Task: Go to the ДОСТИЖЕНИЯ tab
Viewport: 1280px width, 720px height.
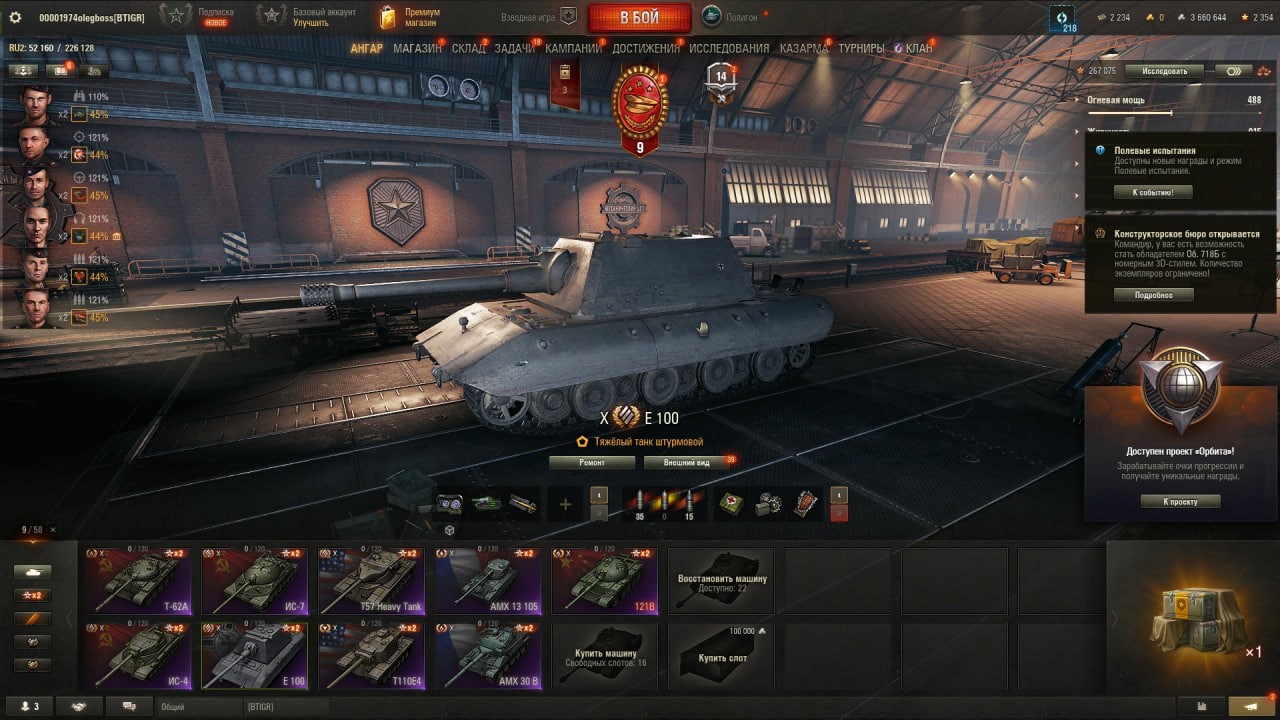Action: pyautogui.click(x=645, y=48)
